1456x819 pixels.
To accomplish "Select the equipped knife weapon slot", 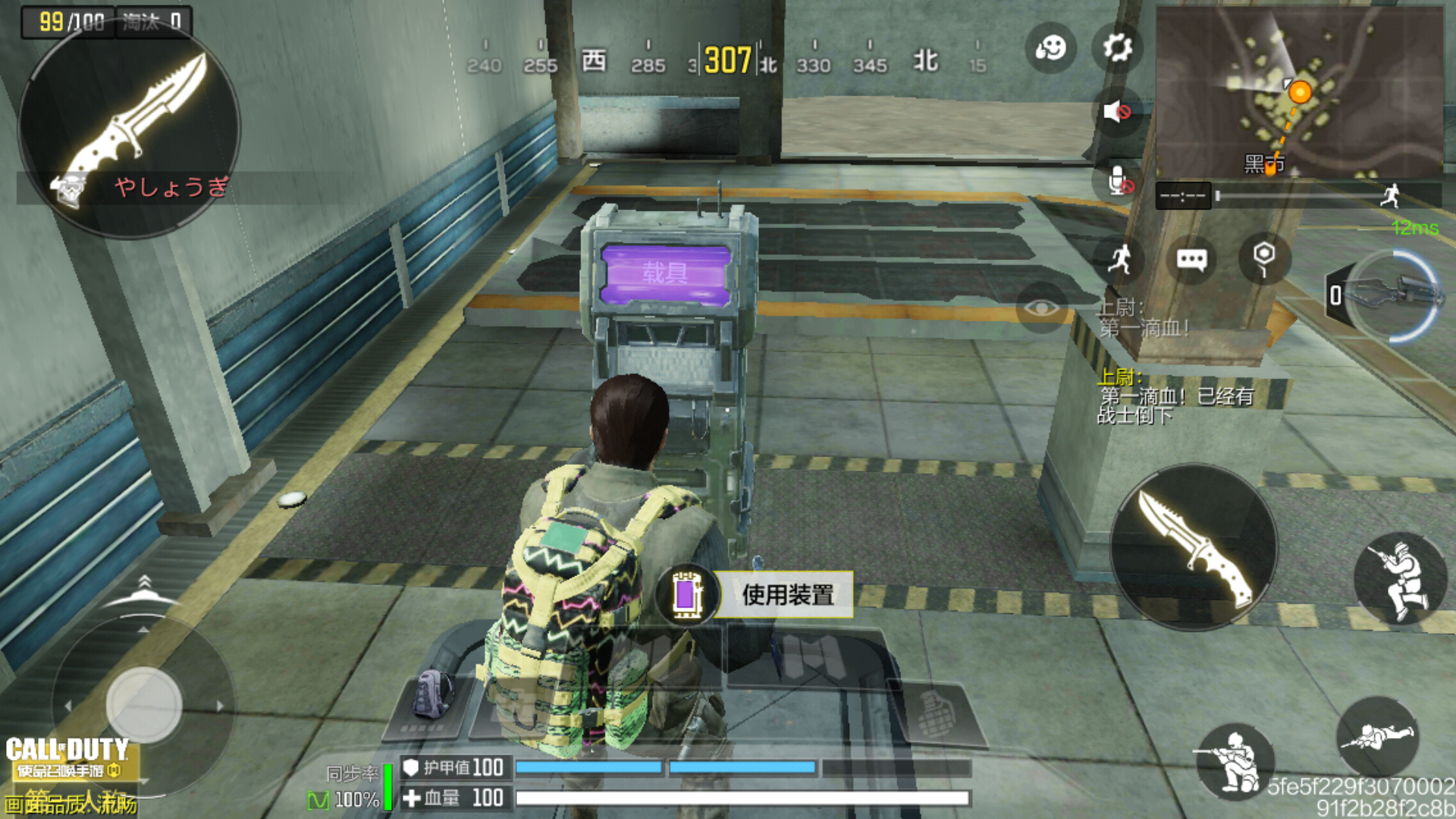I will (129, 129).
